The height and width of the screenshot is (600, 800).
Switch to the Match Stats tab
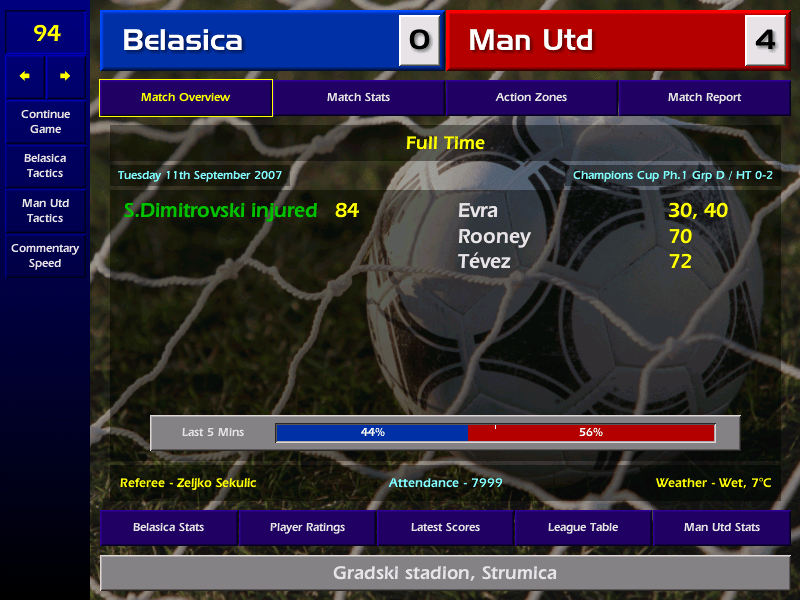(x=358, y=98)
